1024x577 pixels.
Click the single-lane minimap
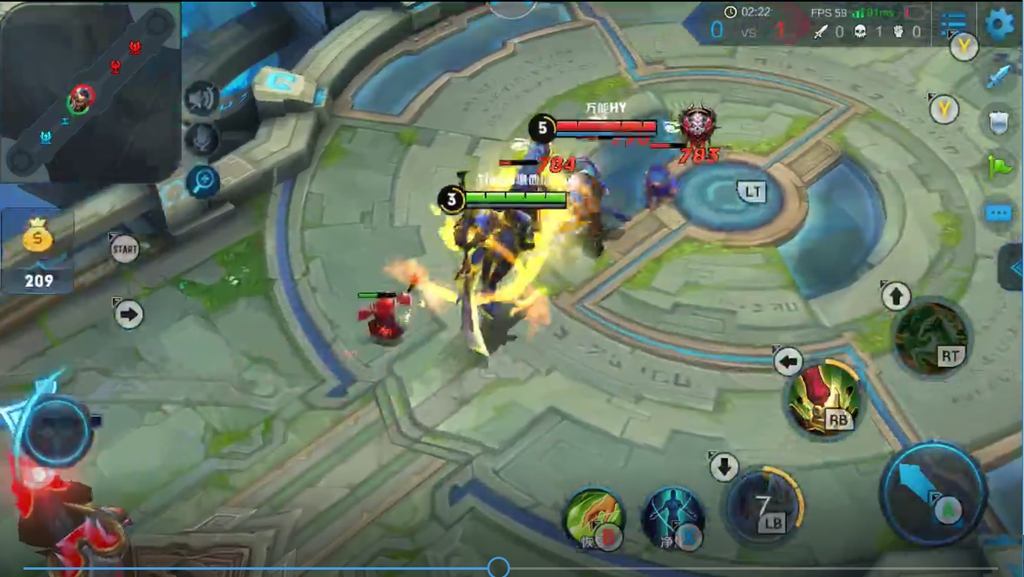(90, 91)
